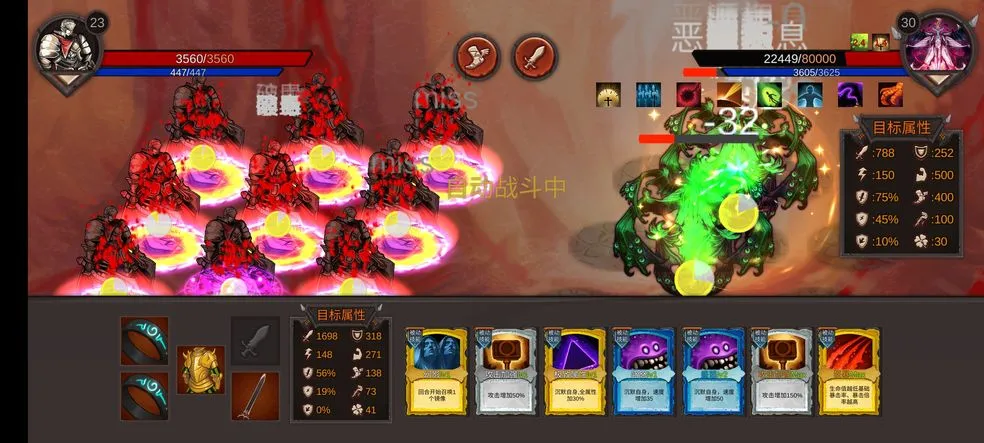Inspect the purple swirl skill icon
Viewport: 984px width, 443px height.
pyautogui.click(x=850, y=95)
